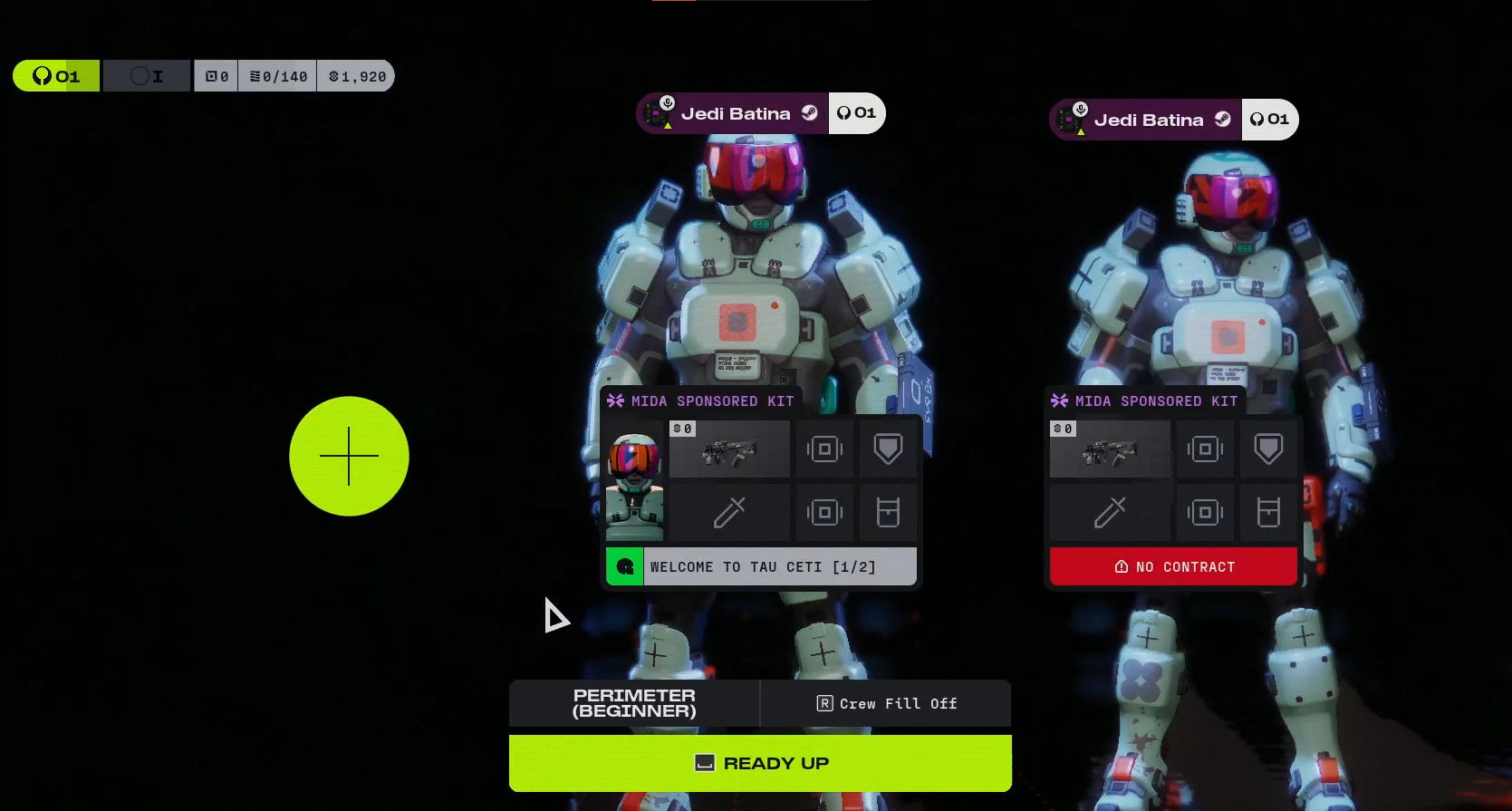1512x811 pixels.
Task: Choose the center kit's shield slot
Action: click(888, 449)
